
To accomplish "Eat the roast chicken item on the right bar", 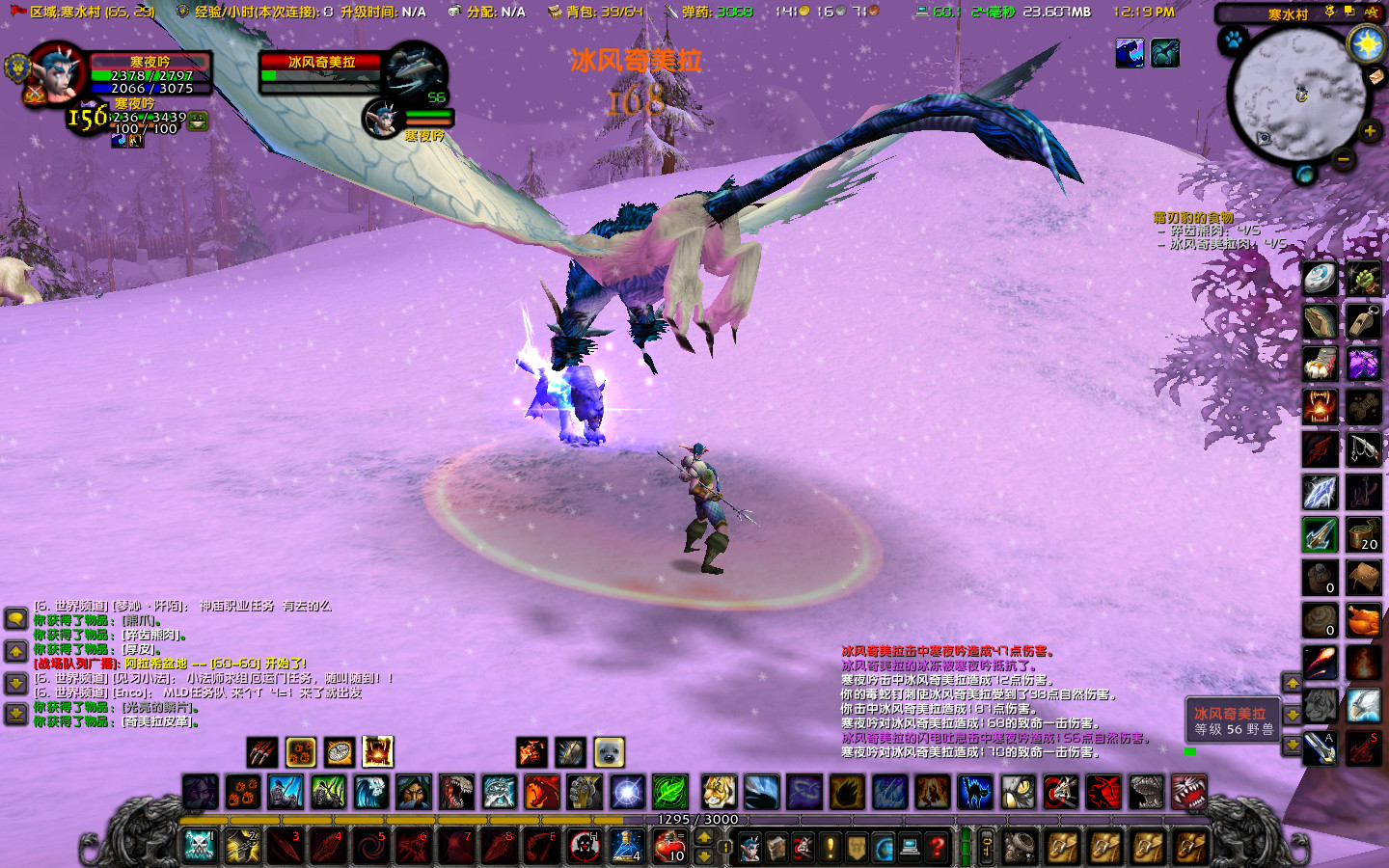I will point(1365,620).
